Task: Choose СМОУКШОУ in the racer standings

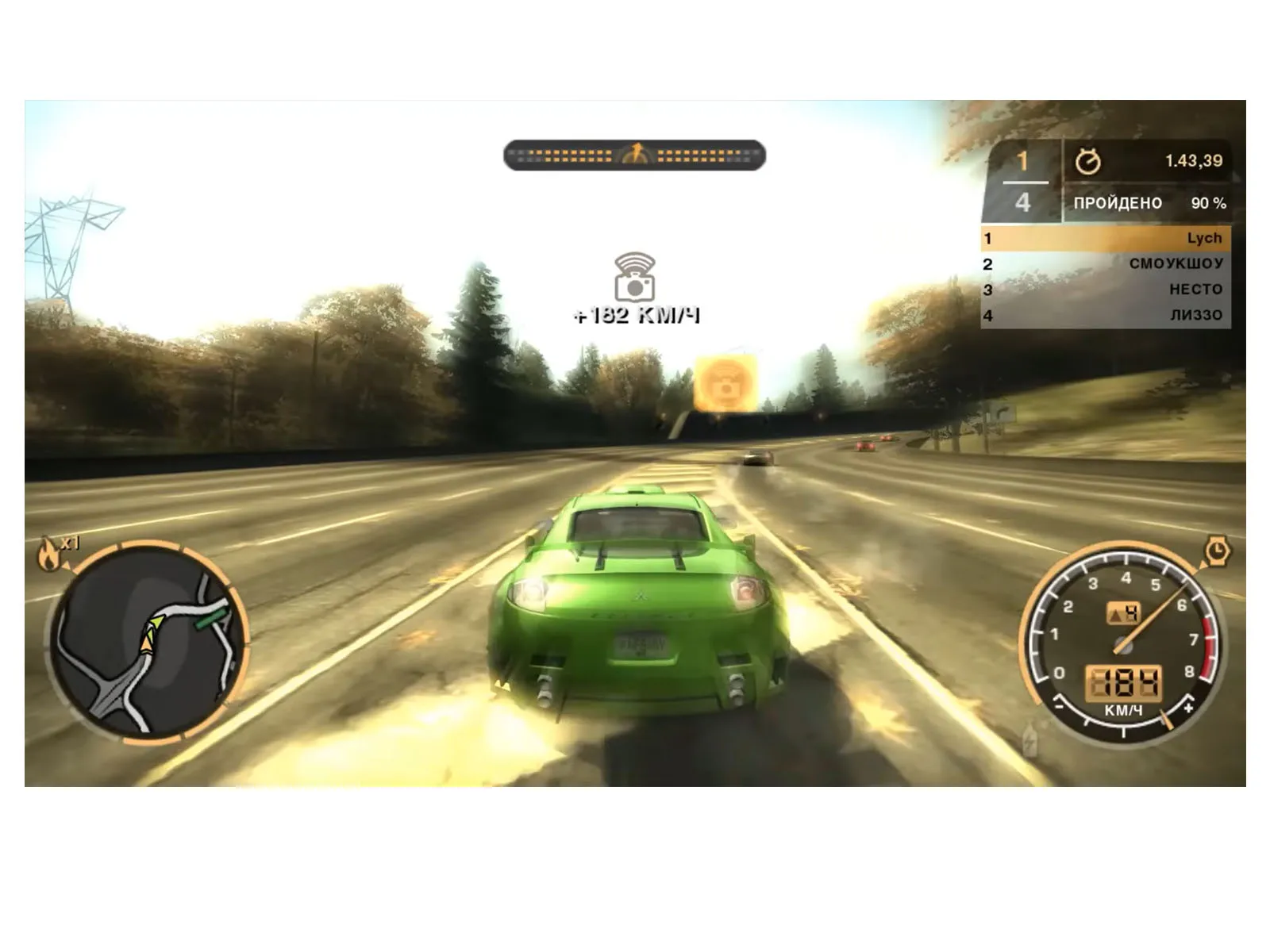Action: coord(1106,263)
